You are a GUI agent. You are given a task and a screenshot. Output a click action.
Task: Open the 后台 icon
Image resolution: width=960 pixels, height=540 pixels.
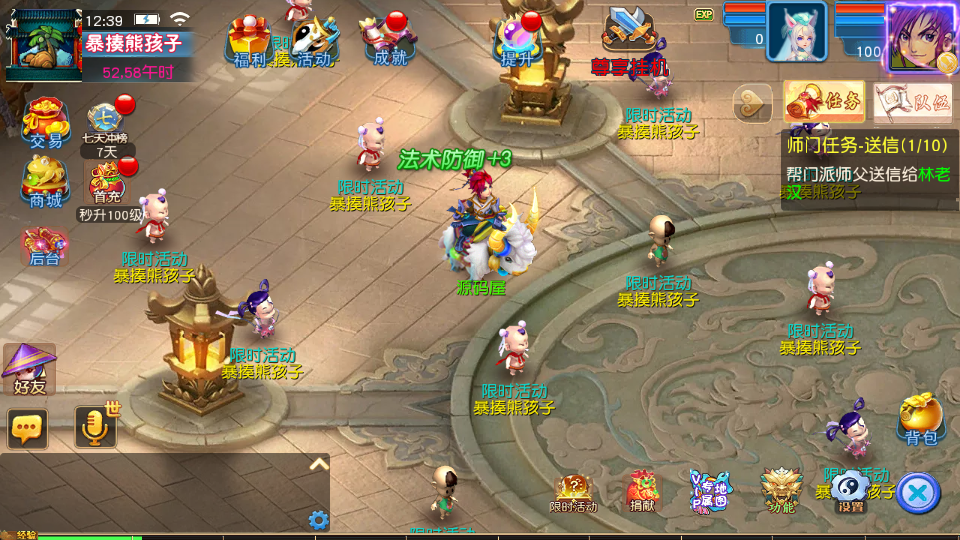pos(44,245)
